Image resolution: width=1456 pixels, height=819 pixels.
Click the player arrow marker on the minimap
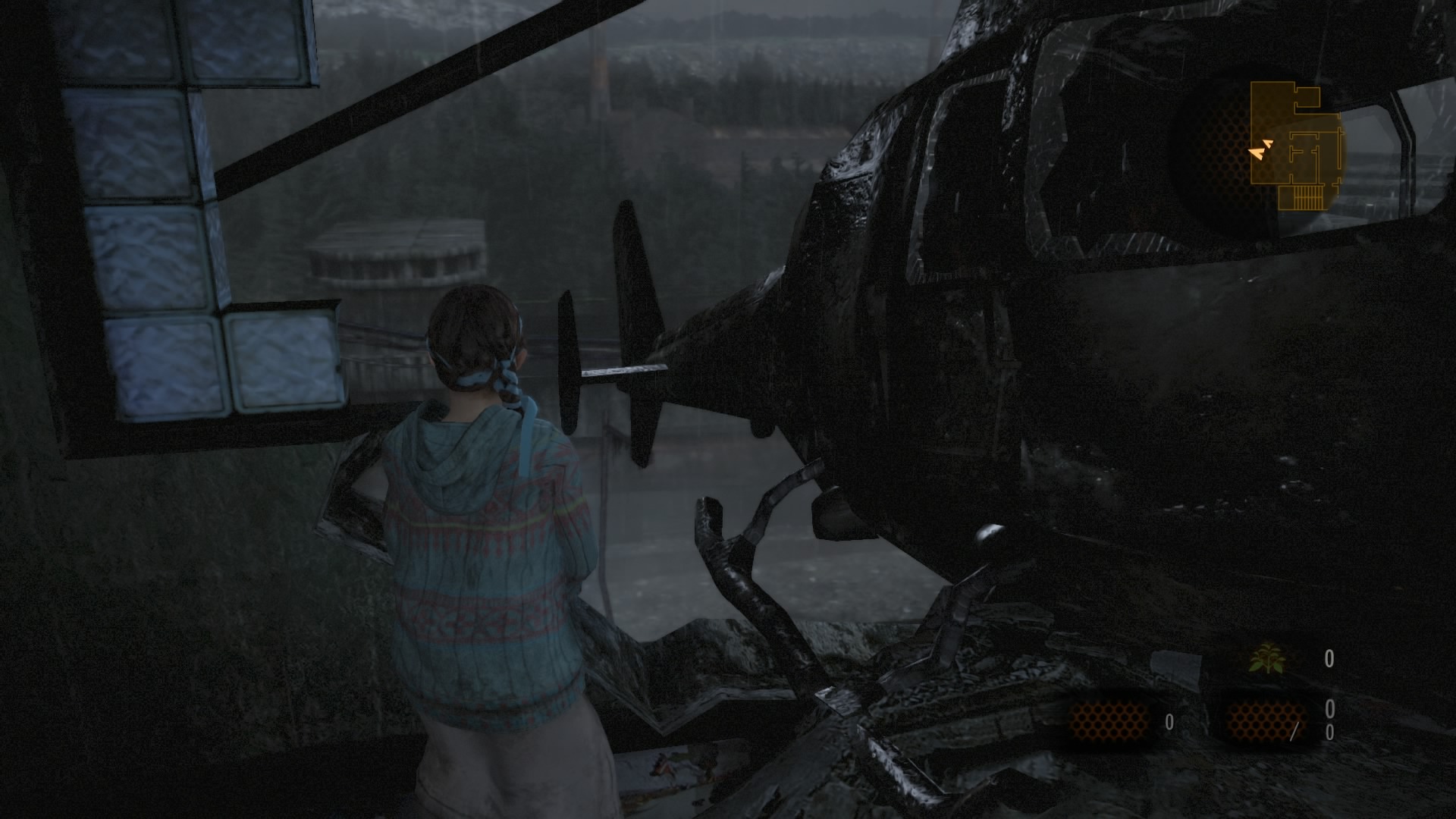1259,153
